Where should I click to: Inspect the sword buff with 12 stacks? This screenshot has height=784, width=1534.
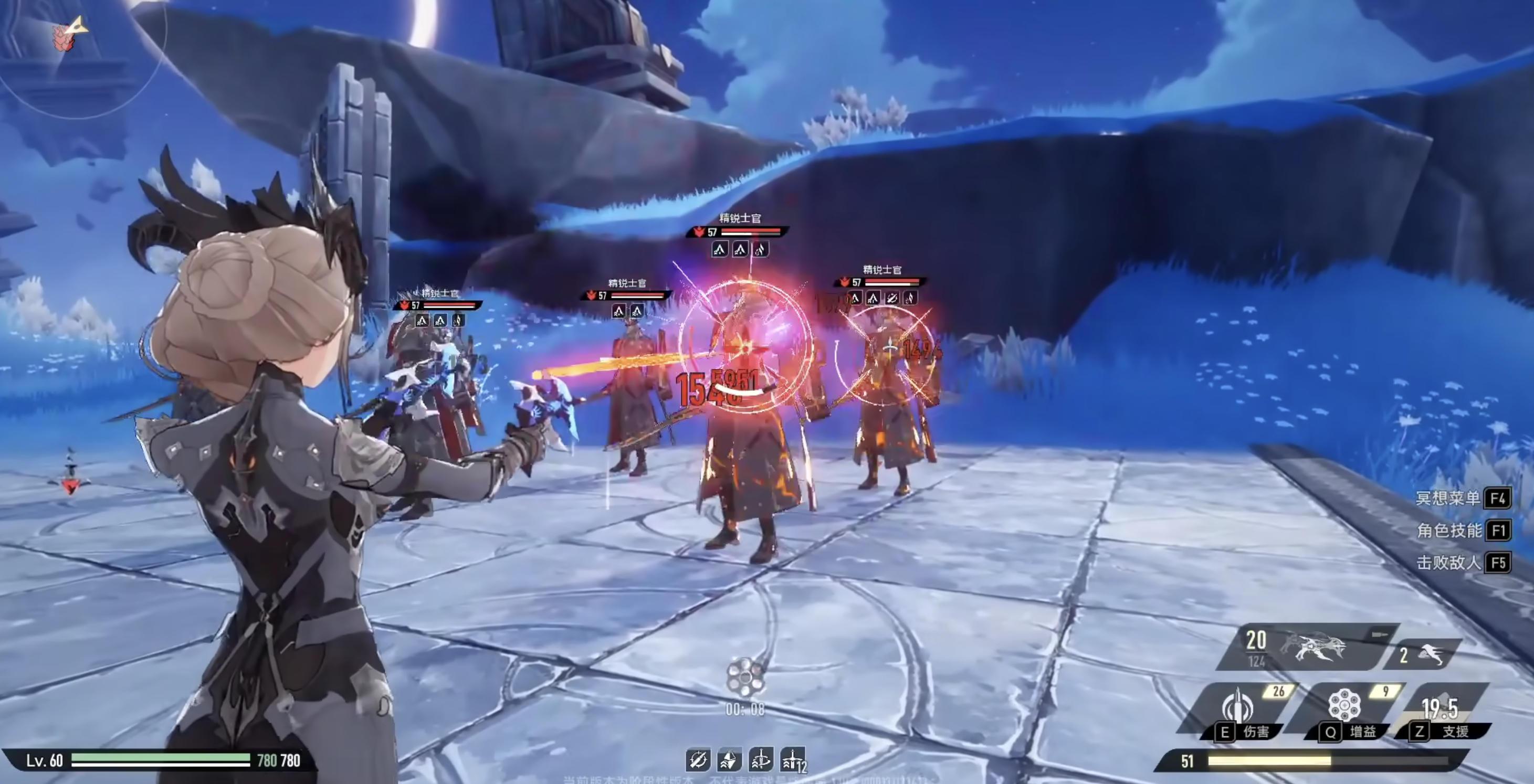click(x=793, y=760)
